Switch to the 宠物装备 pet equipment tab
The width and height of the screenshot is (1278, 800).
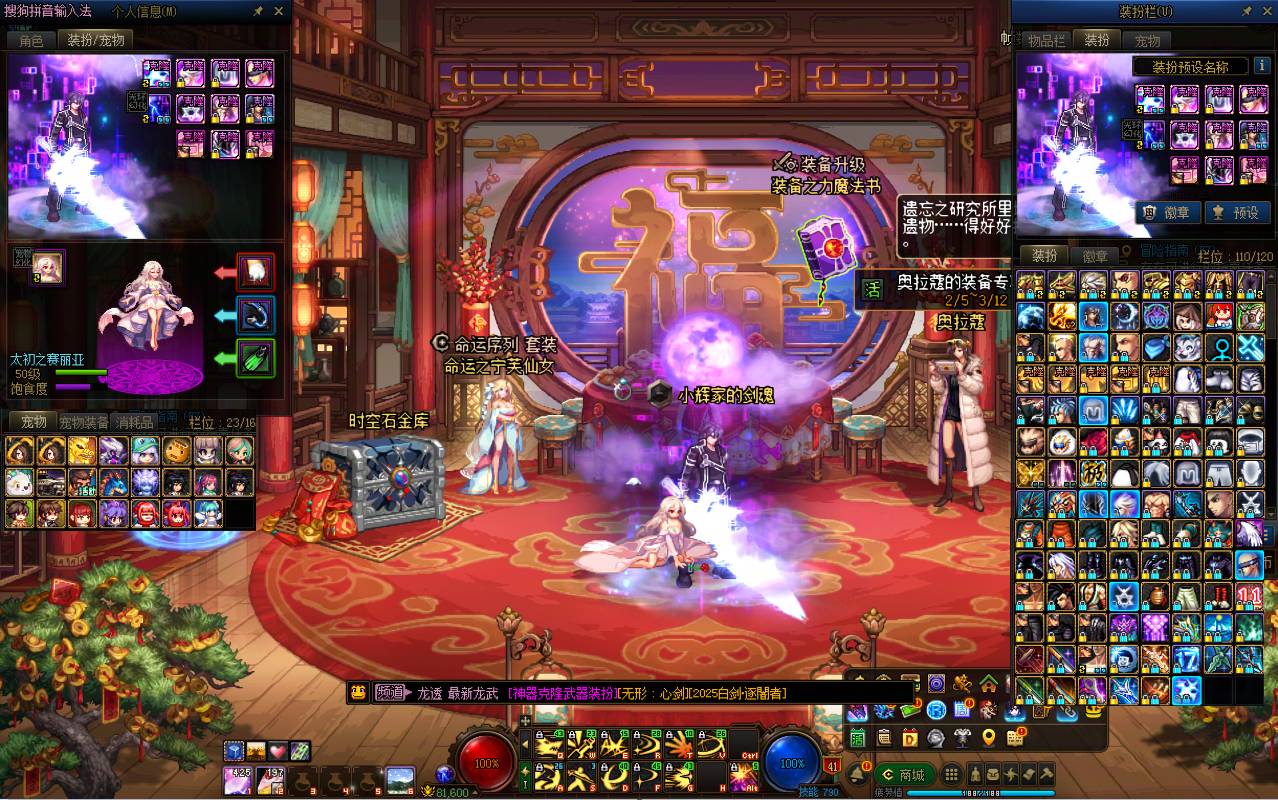(82, 422)
